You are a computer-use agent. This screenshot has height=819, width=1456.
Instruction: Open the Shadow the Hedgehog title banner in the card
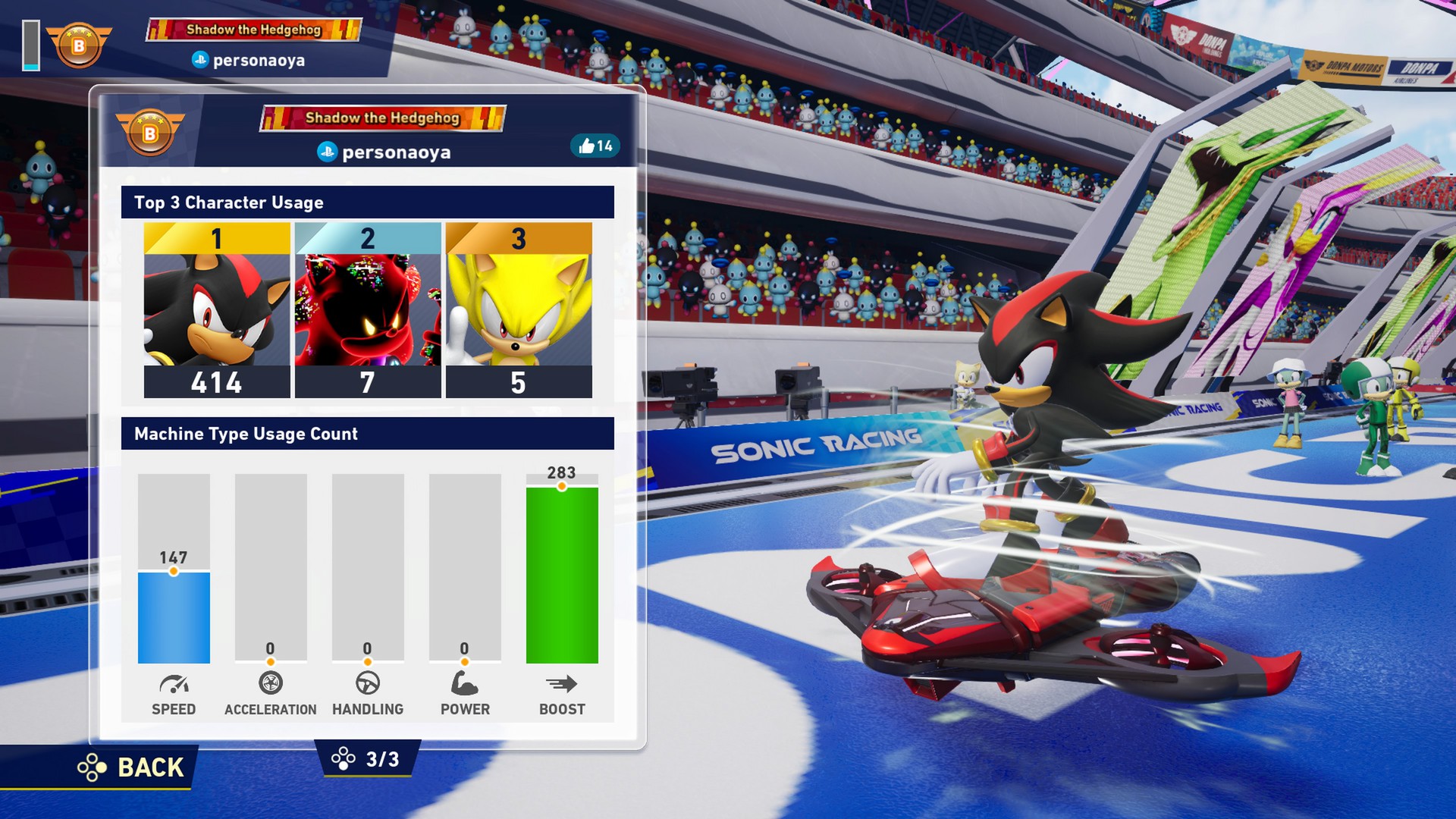pyautogui.click(x=383, y=118)
